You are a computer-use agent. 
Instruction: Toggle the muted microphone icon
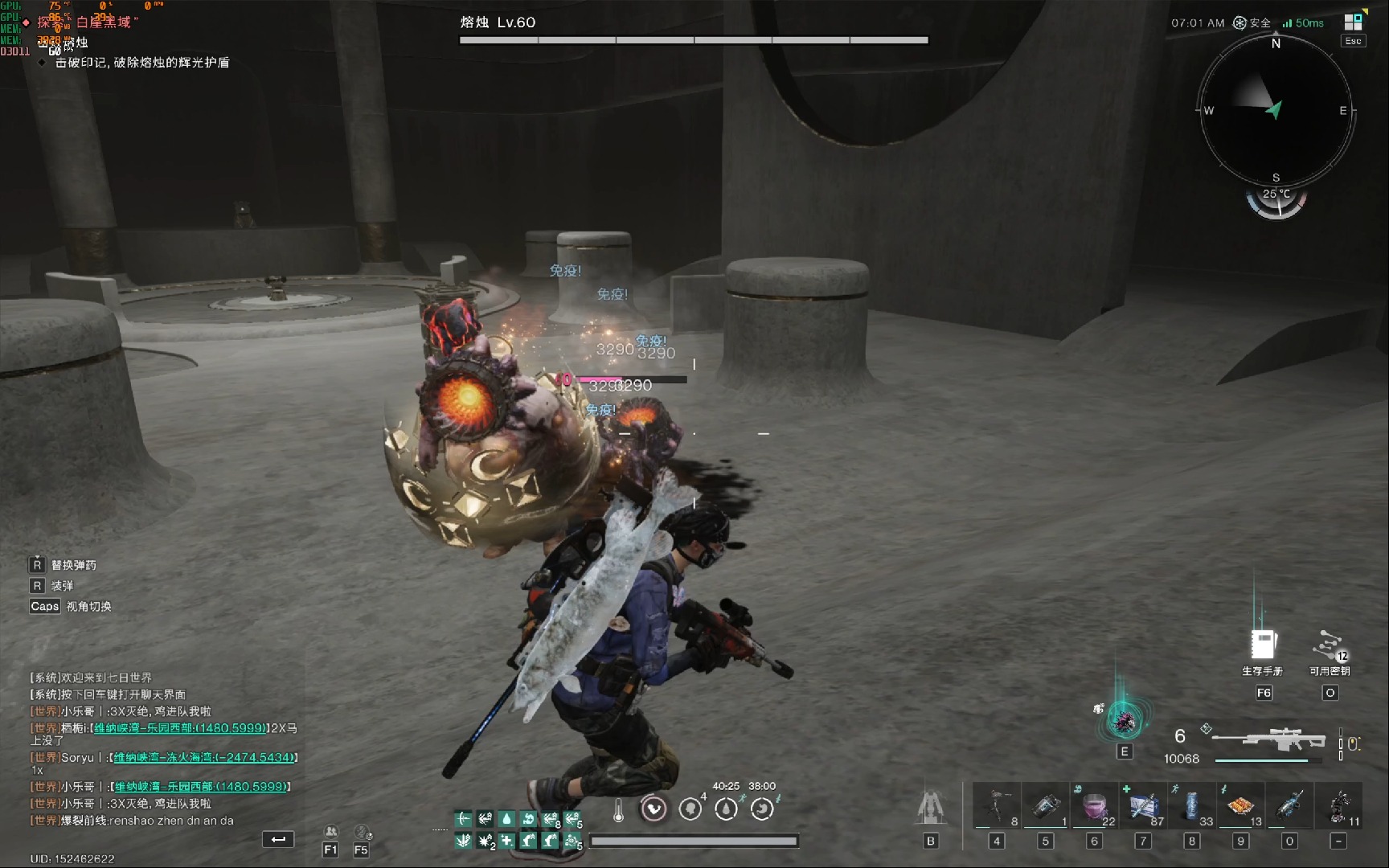(362, 832)
